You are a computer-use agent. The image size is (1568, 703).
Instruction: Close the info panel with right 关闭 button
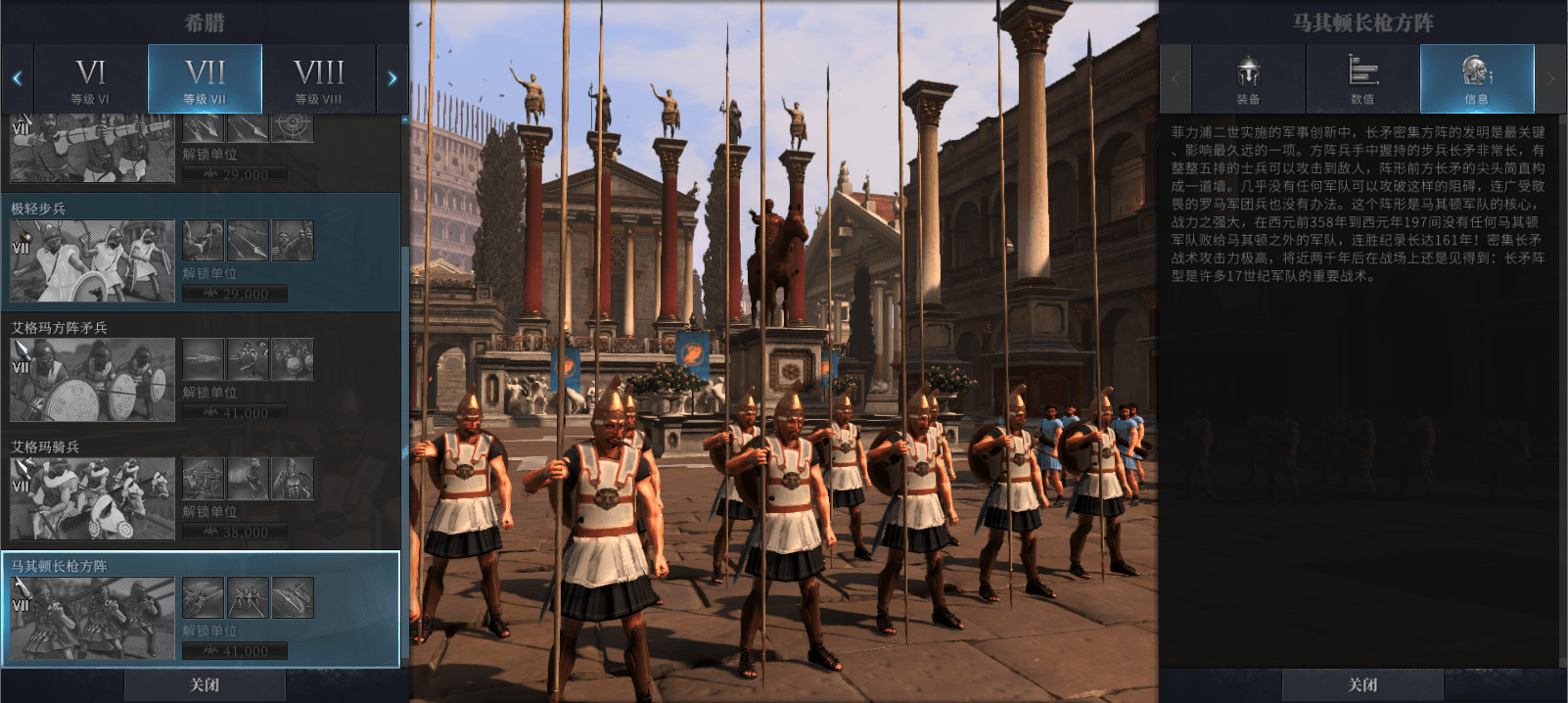coord(1362,685)
